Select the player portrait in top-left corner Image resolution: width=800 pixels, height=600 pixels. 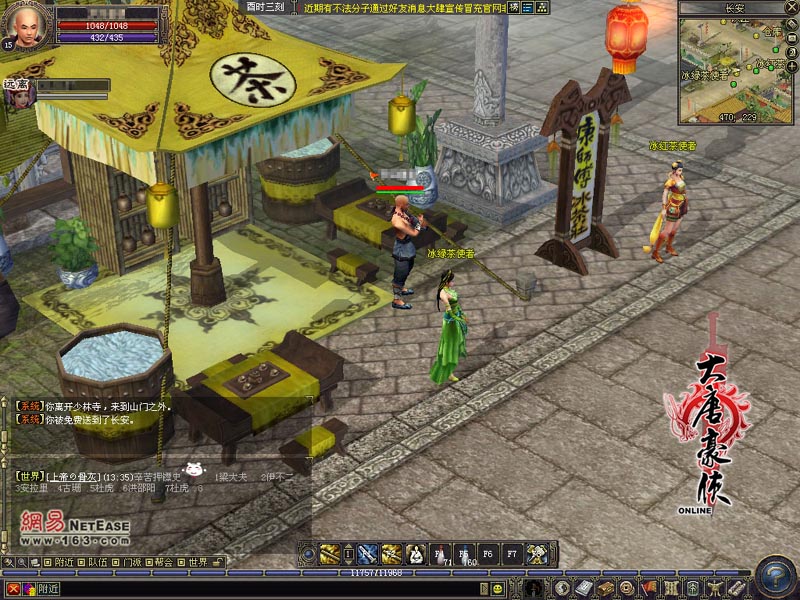(x=26, y=27)
